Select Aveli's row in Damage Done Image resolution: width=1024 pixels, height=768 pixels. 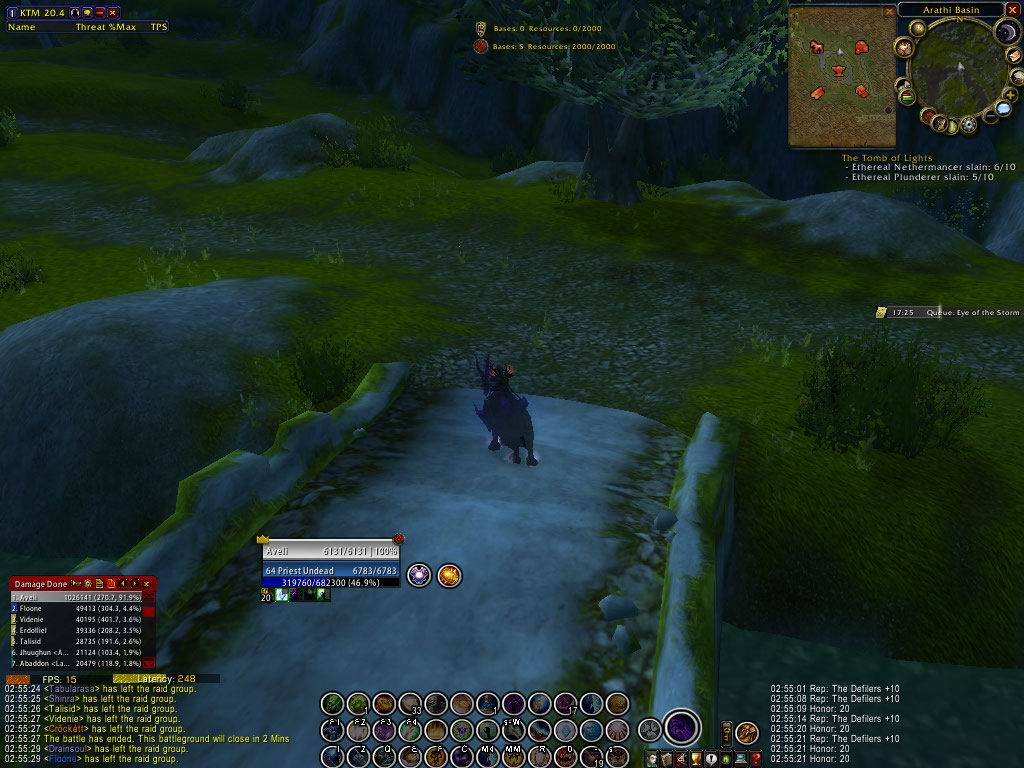(82, 597)
